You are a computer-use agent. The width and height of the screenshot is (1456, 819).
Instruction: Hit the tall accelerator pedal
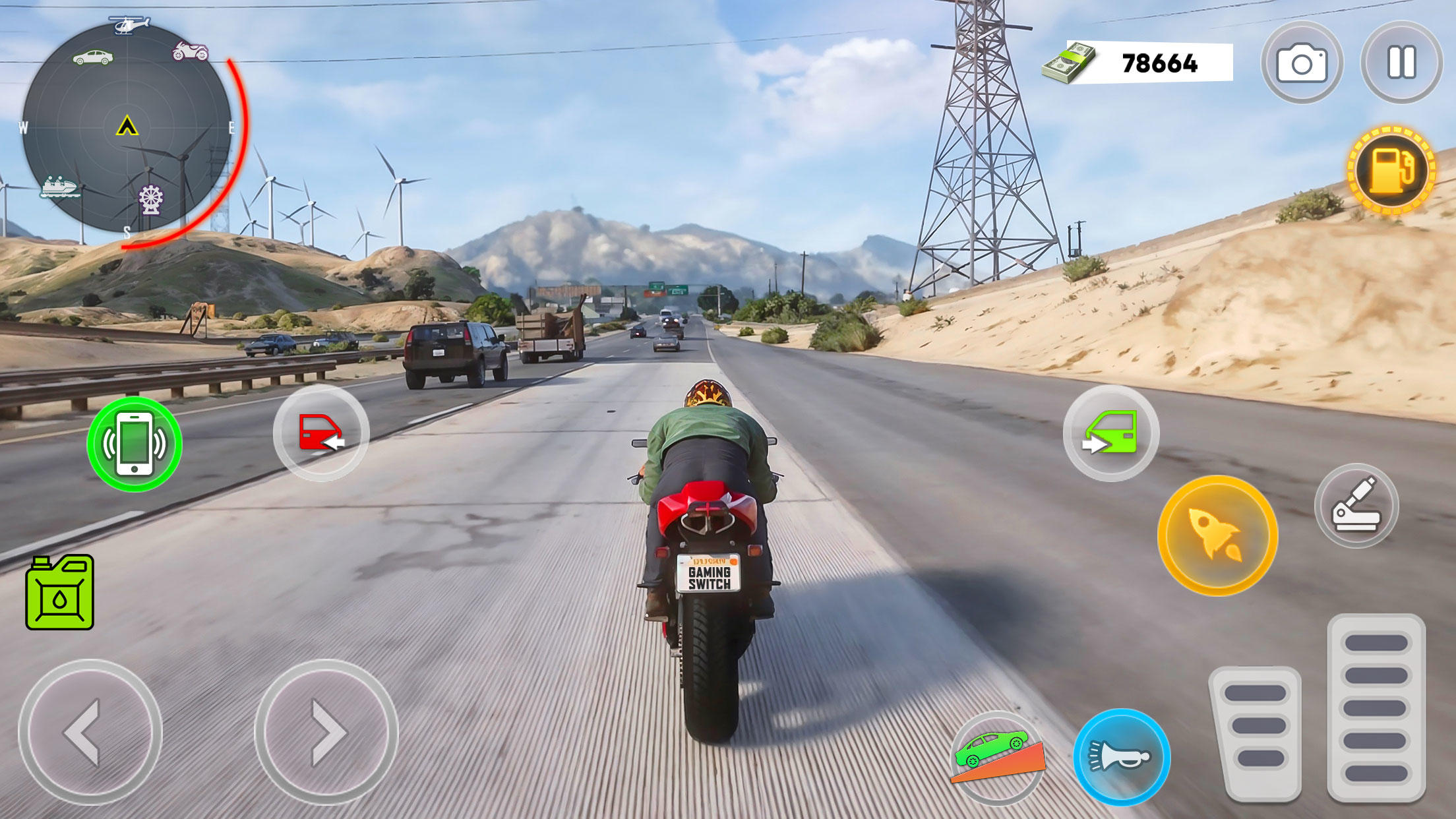click(1376, 707)
